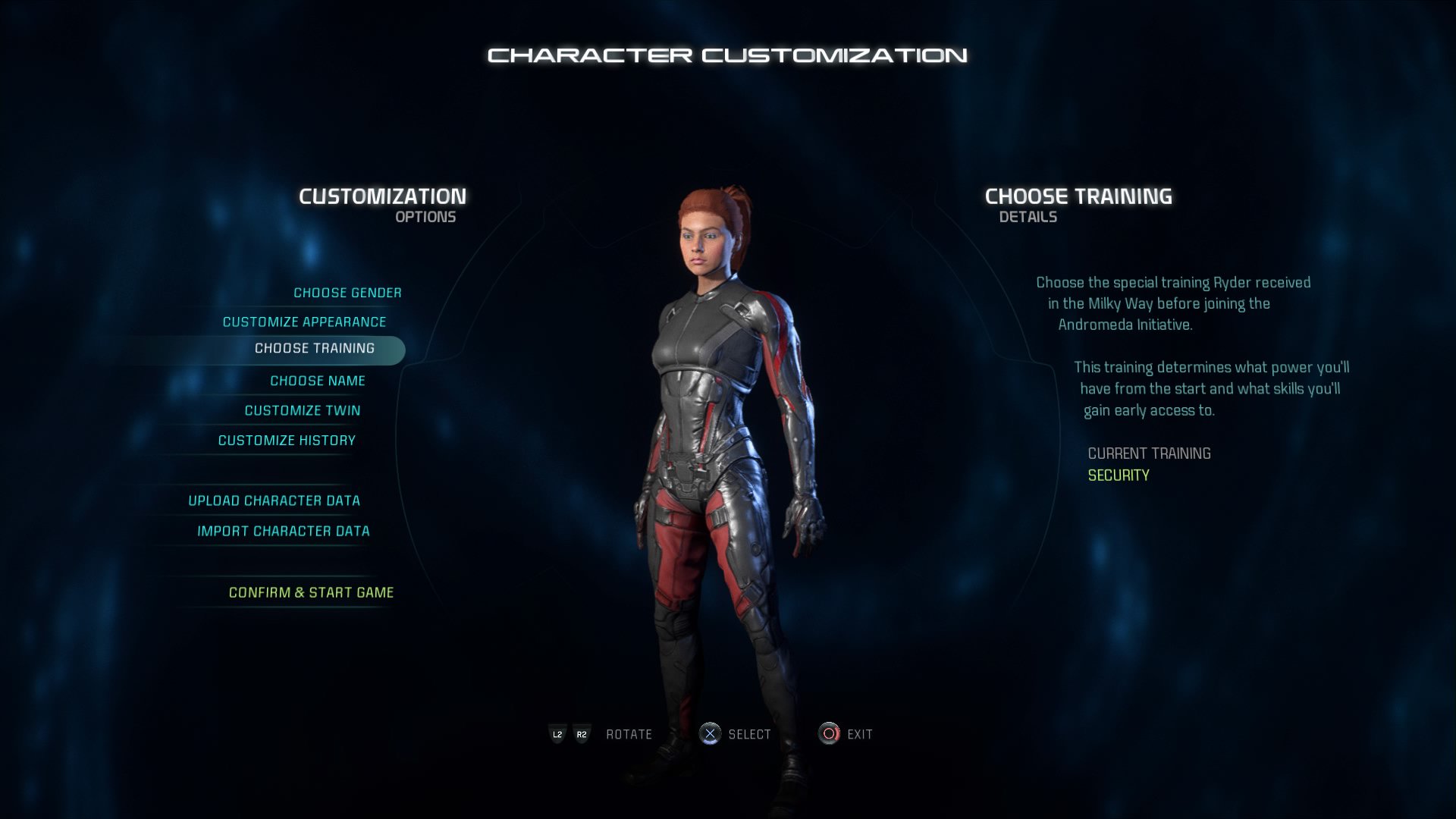The height and width of the screenshot is (819, 1456).
Task: Select the CUSTOMIZE TWIN option
Action: tap(303, 410)
